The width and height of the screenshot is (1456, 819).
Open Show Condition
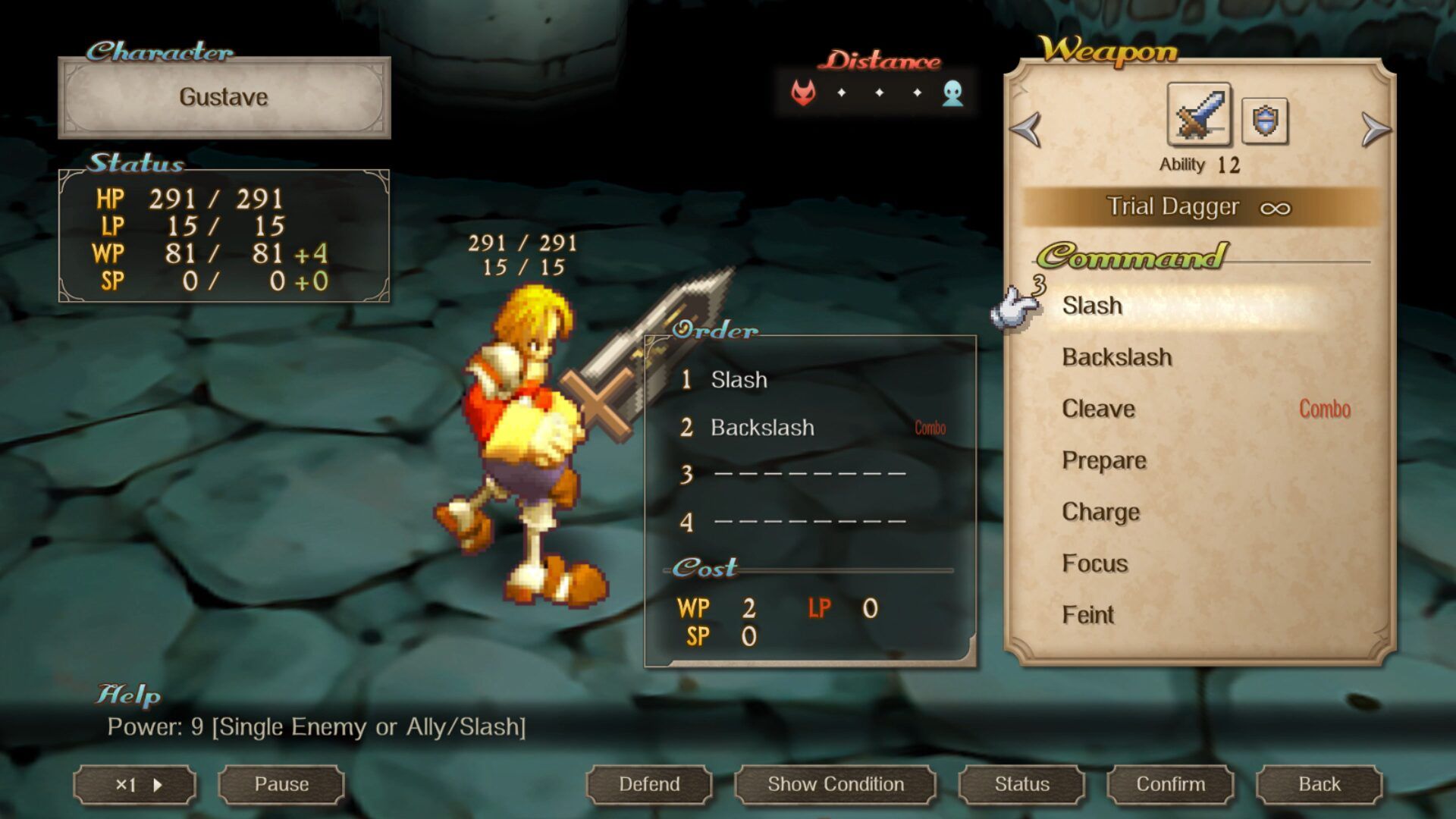click(835, 784)
